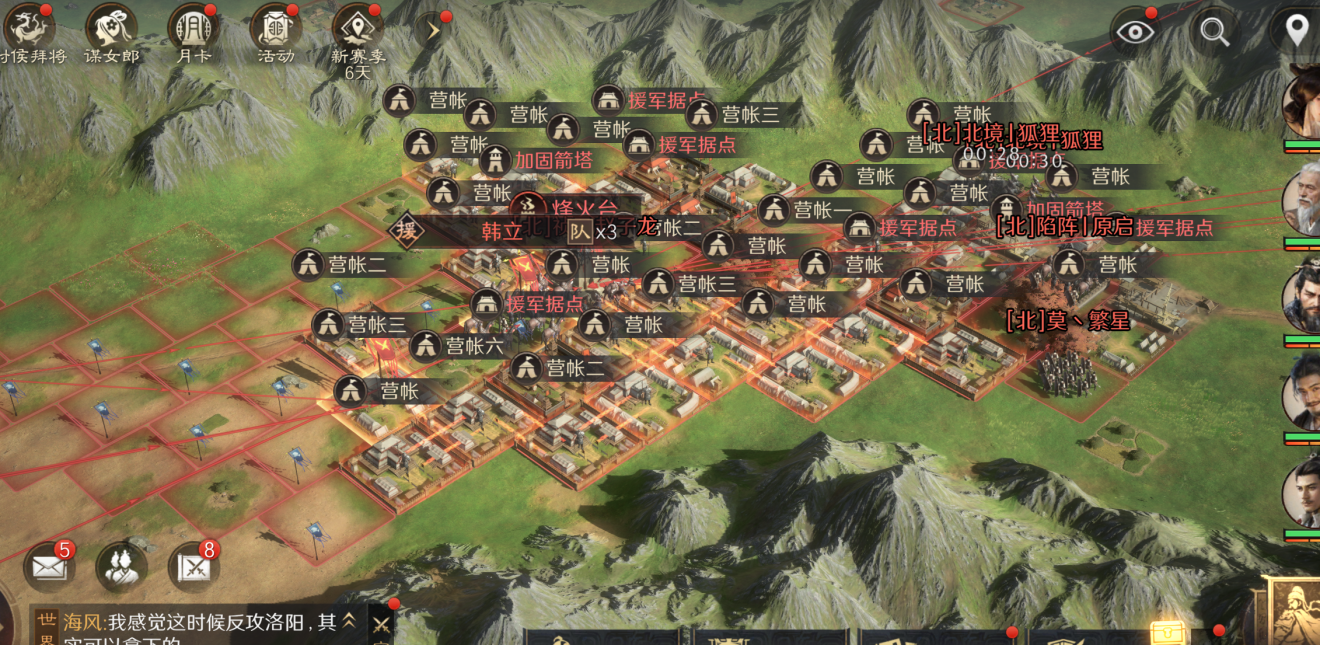Open the 封侯拜将 dragon icon menu
The height and width of the screenshot is (645, 1320).
click(x=28, y=27)
